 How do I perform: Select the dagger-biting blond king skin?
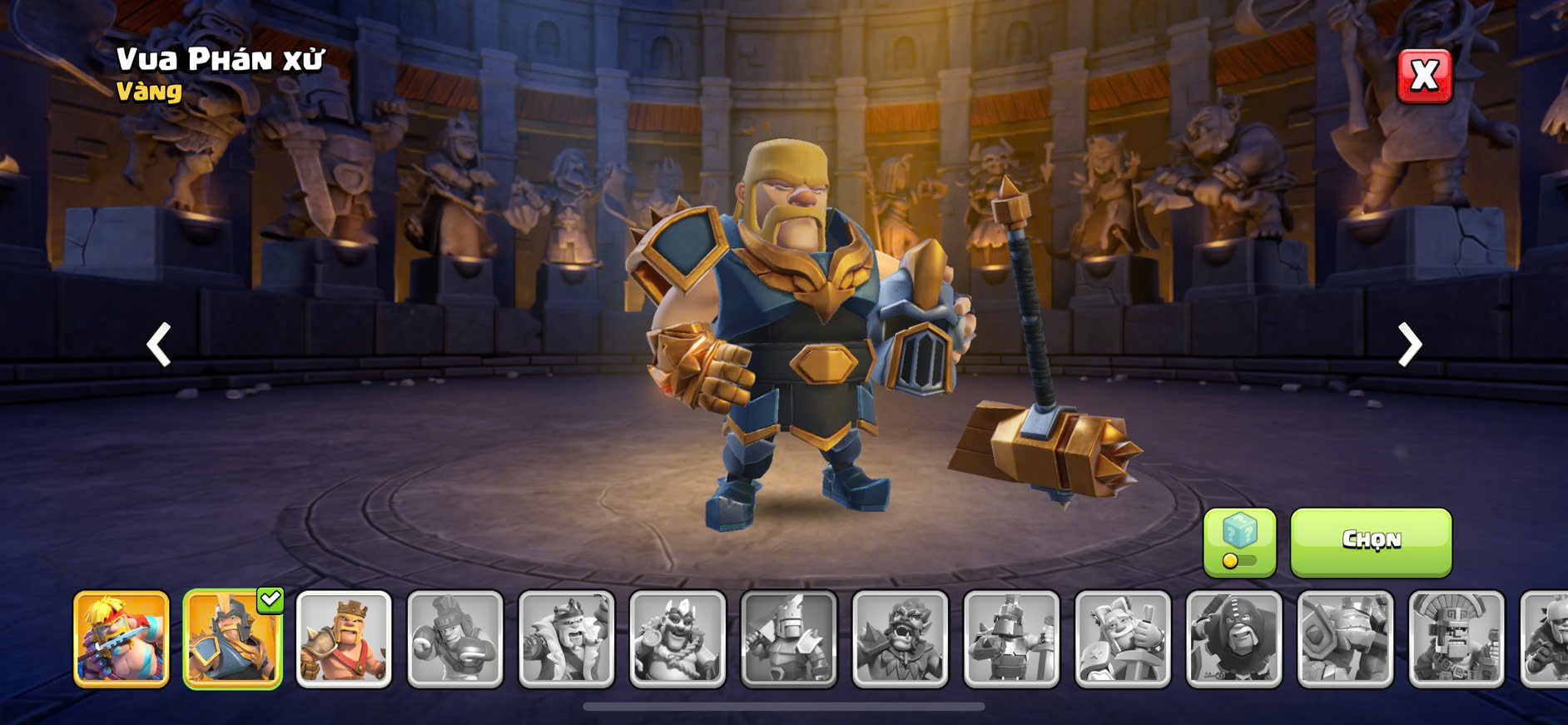point(122,639)
